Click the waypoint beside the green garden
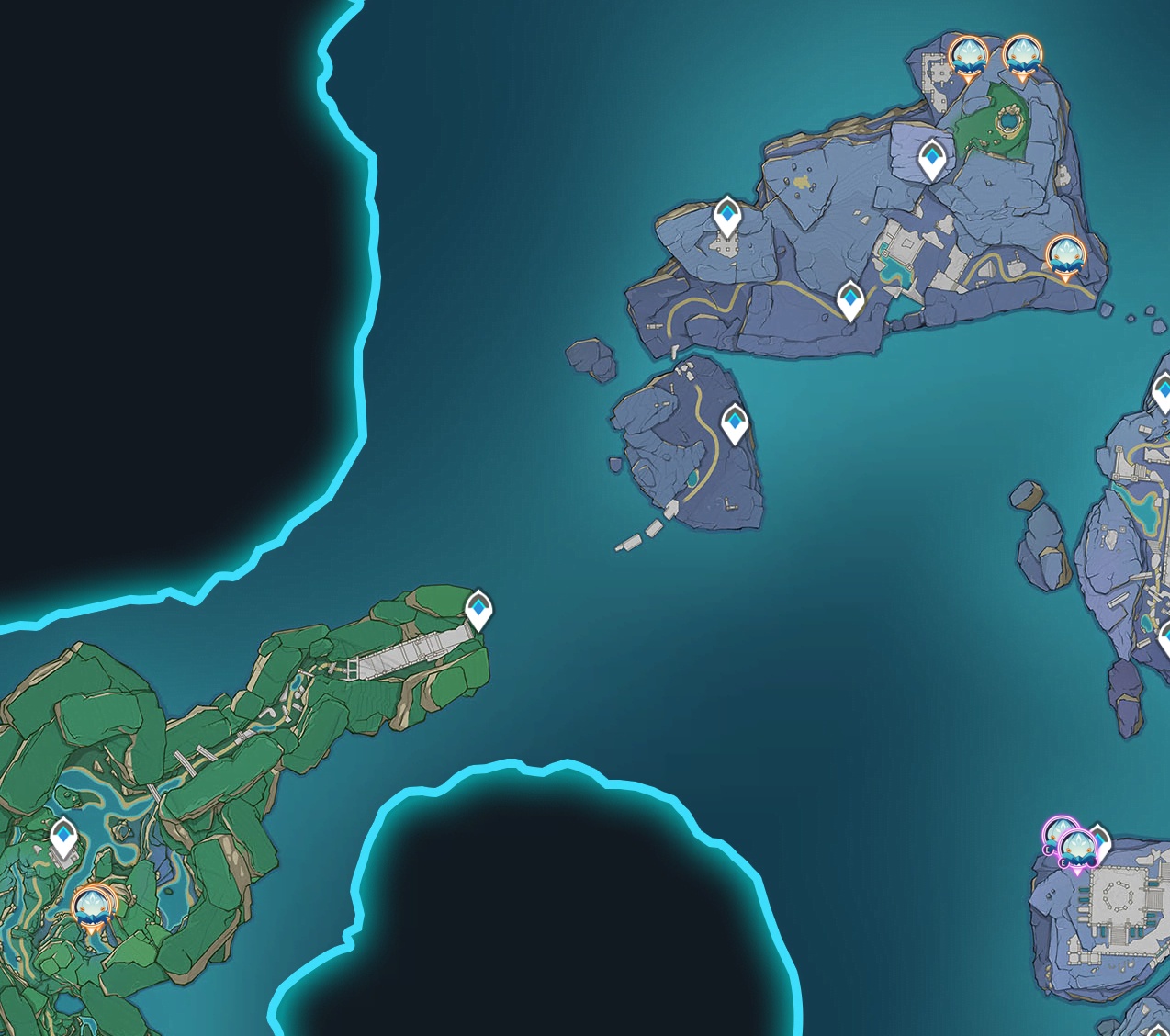Image resolution: width=1170 pixels, height=1036 pixels. coord(932,160)
